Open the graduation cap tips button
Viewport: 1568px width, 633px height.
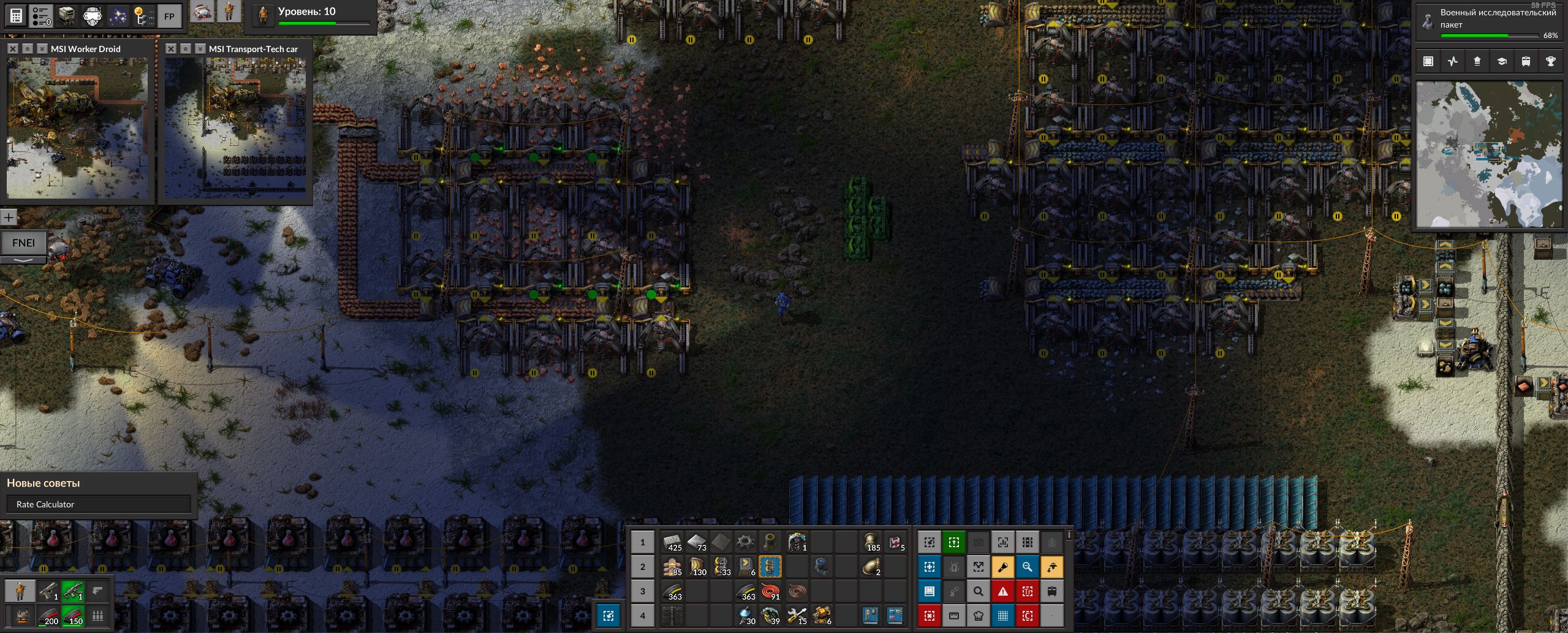1501,61
